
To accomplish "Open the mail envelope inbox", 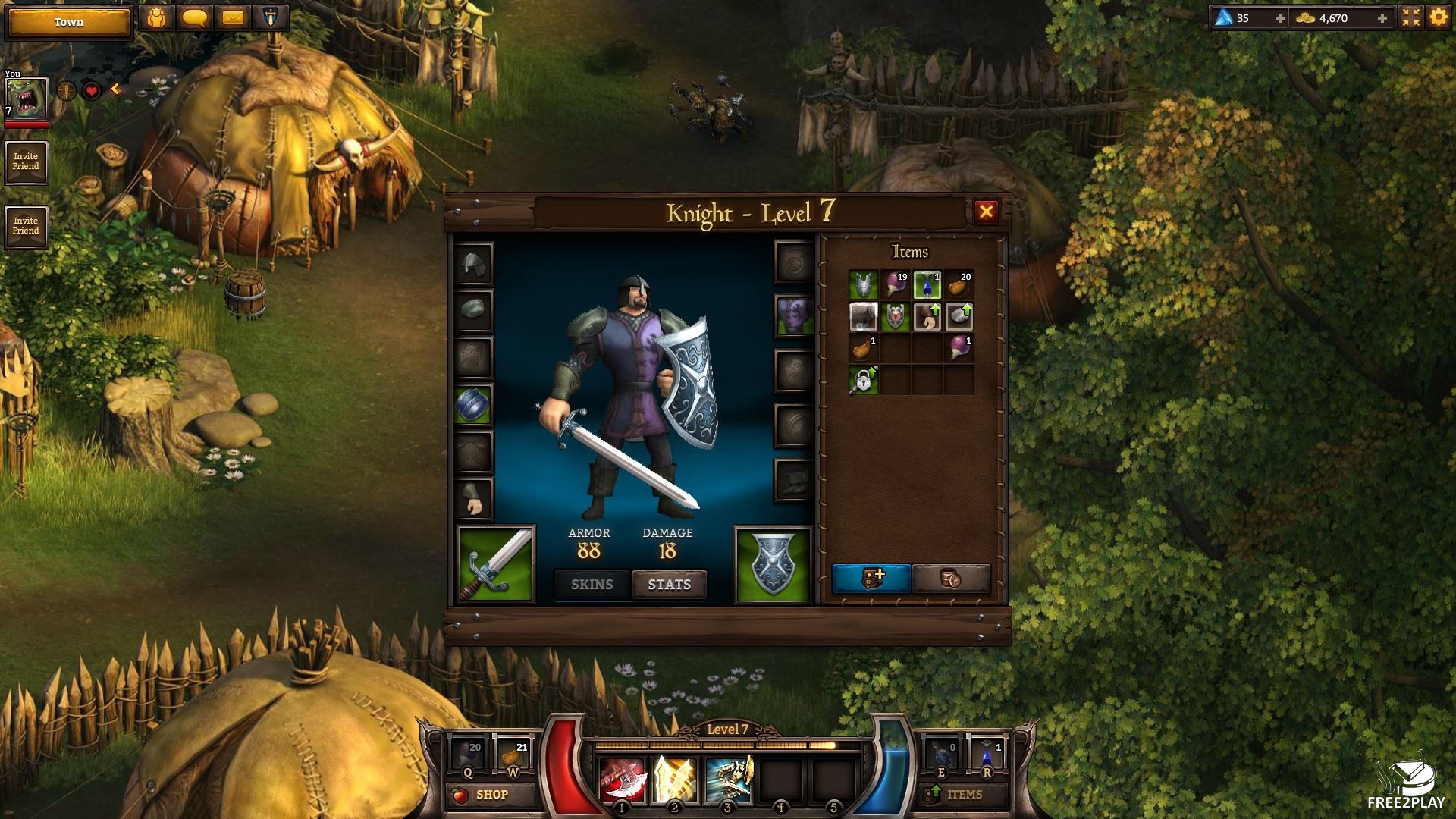I will click(233, 17).
